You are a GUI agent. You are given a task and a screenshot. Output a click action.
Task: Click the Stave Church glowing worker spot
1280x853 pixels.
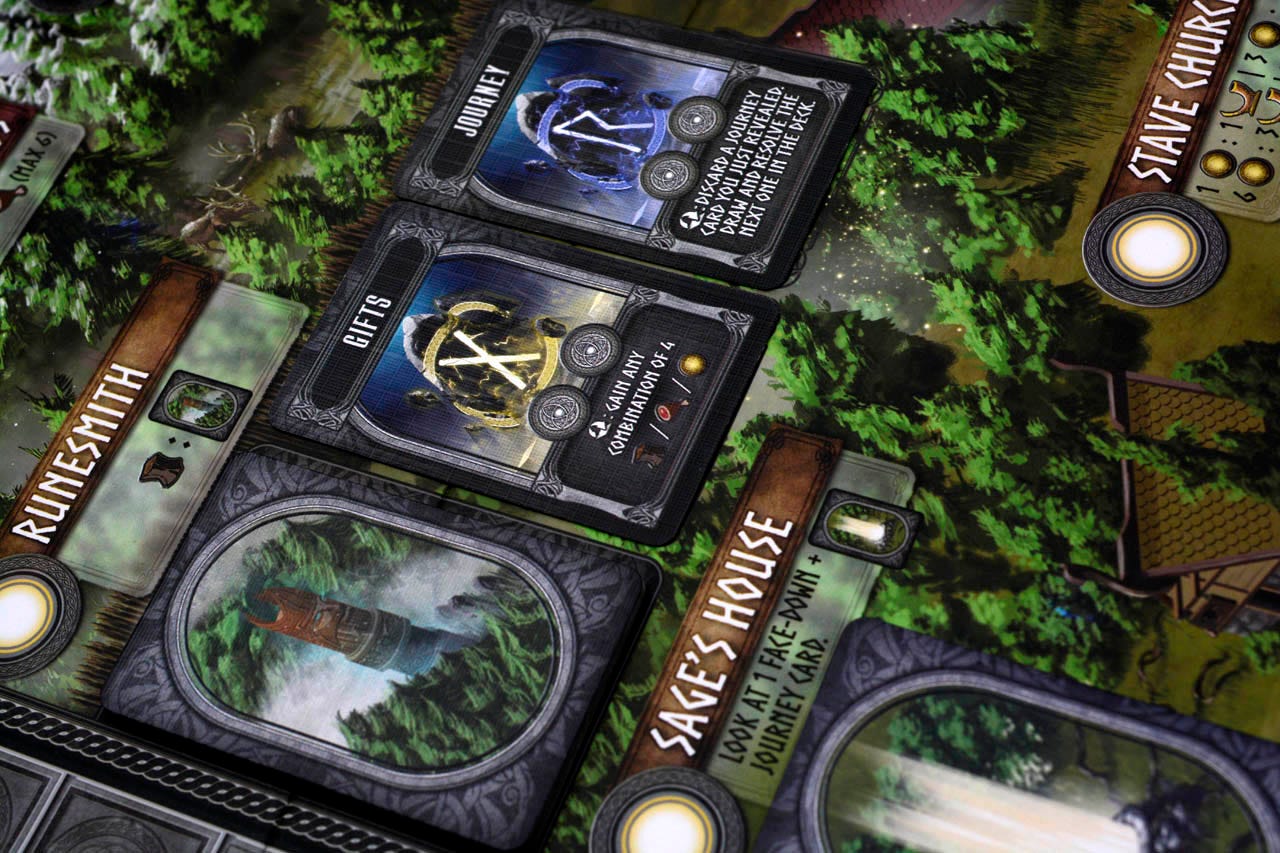(x=1154, y=249)
